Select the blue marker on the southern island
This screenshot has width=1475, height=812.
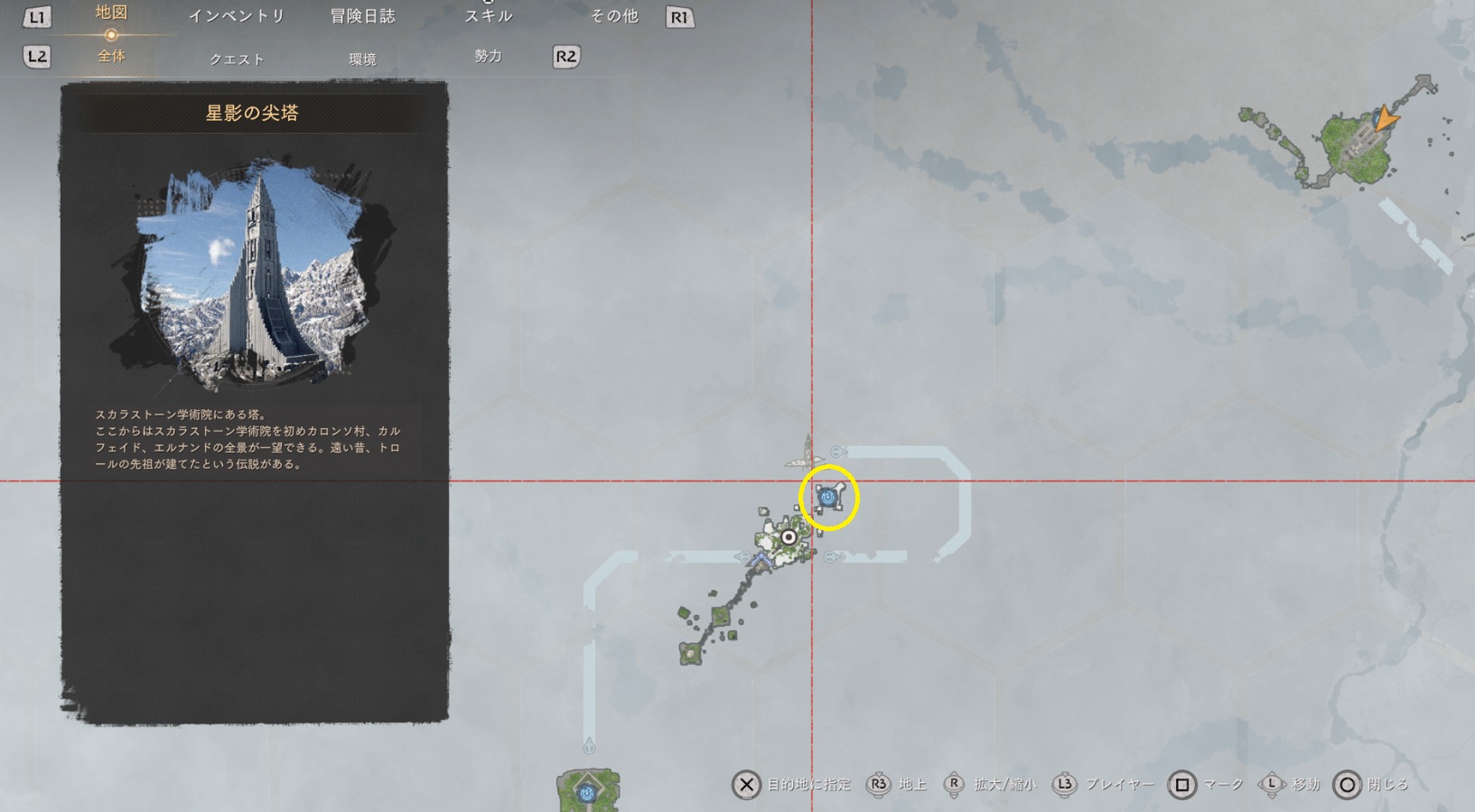pyautogui.click(x=587, y=793)
